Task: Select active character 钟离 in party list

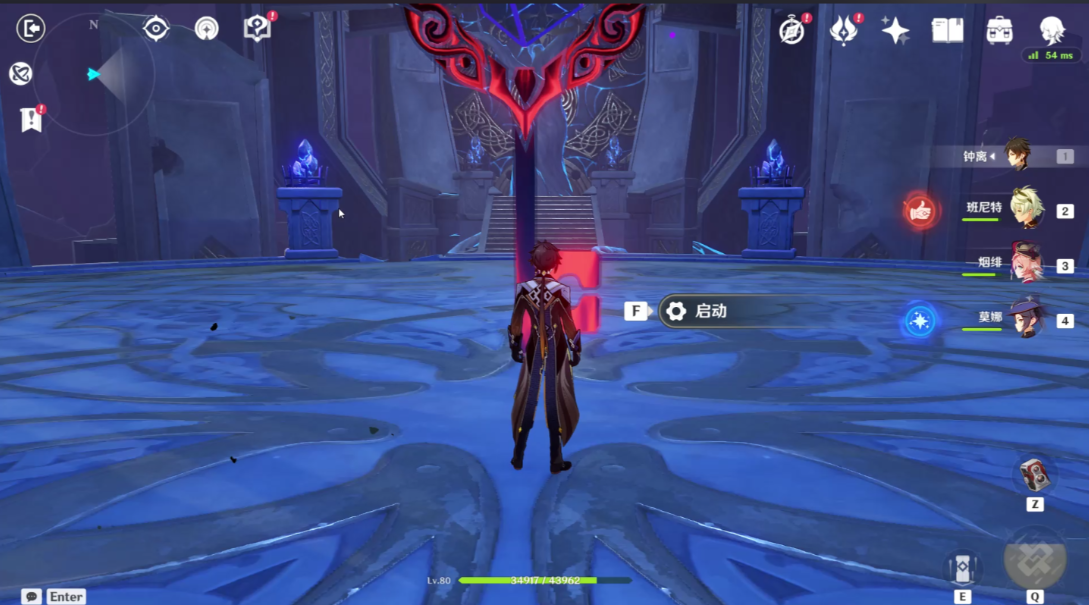Action: point(1016,156)
